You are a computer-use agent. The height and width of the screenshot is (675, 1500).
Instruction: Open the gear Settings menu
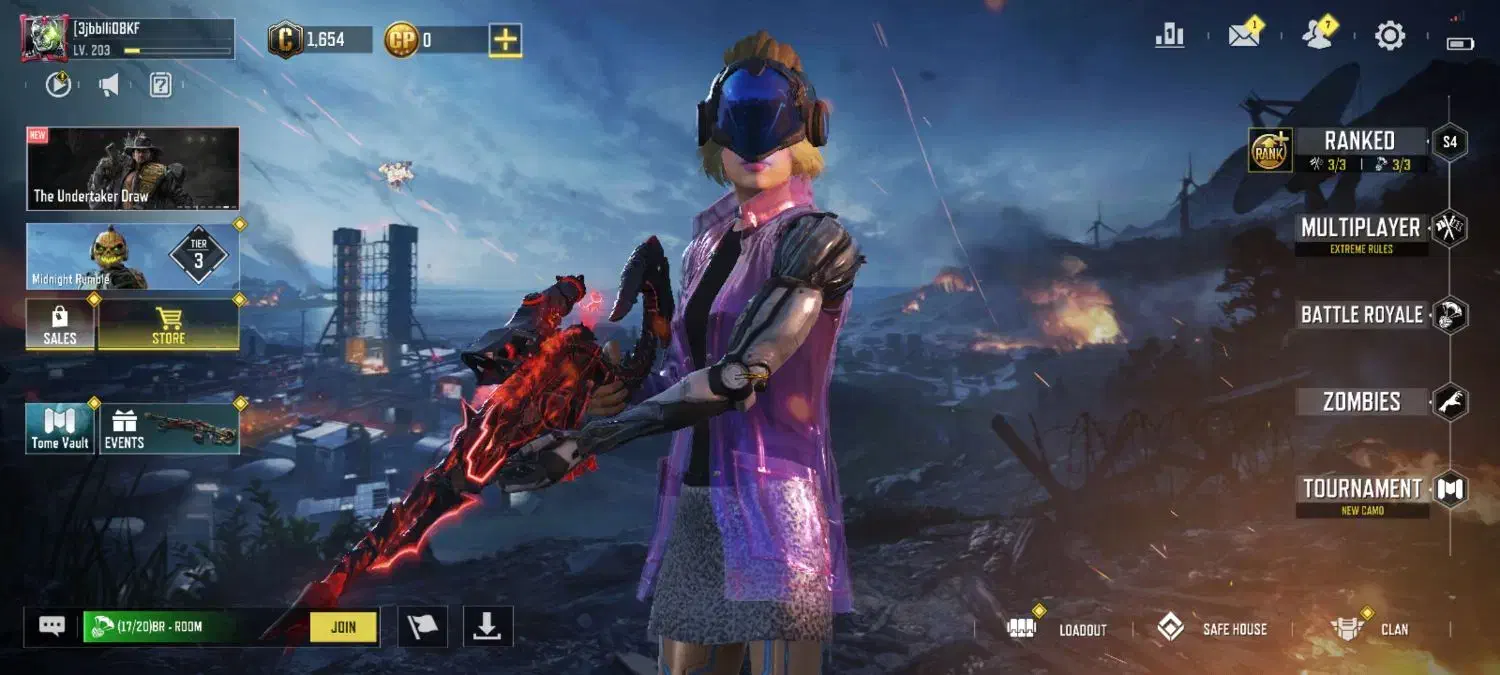click(1389, 36)
